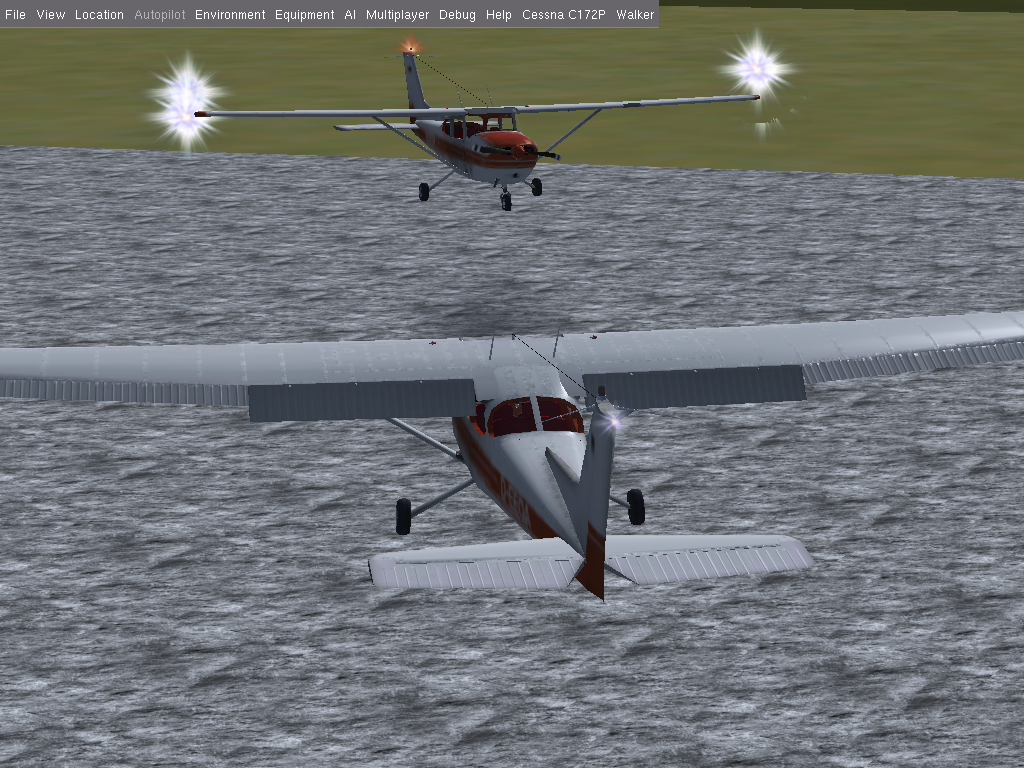Open the Help menu
Screen dimensions: 1024x768
(x=498, y=15)
